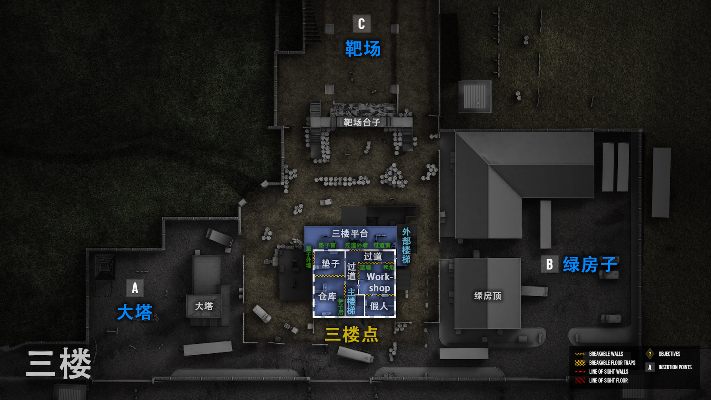Select insertion point A marker
Image resolution: width=711 pixels, height=400 pixels.
click(x=135, y=288)
